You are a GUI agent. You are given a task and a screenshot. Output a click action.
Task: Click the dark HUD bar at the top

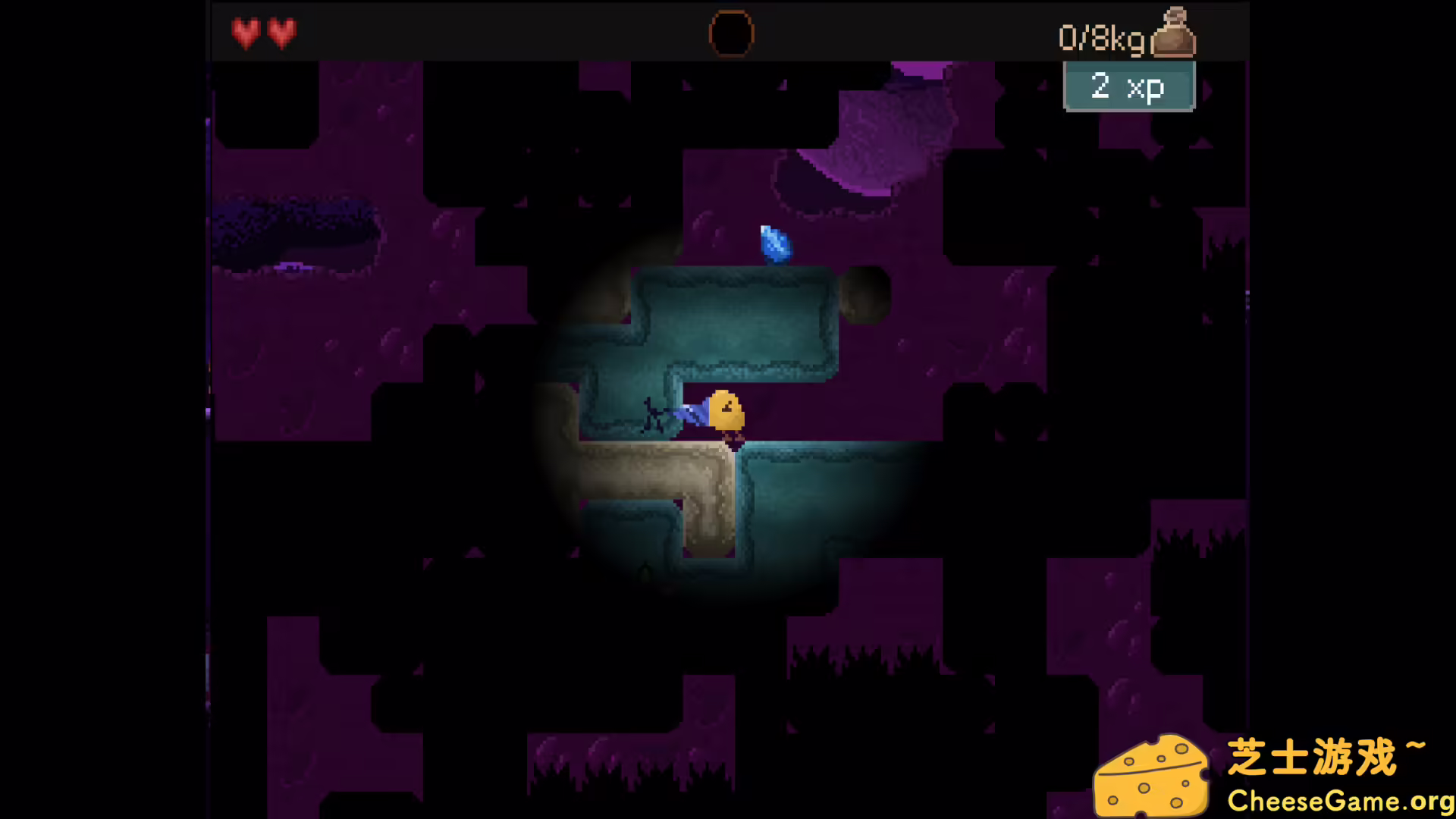[x=531, y=30]
